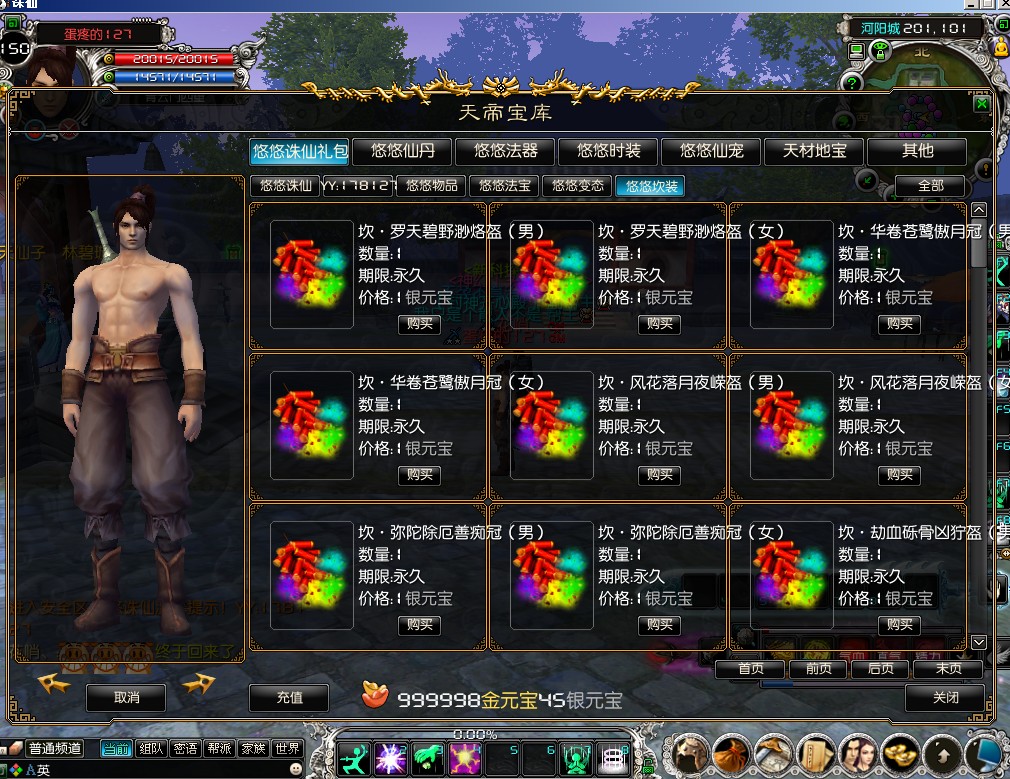
Task: Go to the next page with 后页
Action: pos(881,669)
